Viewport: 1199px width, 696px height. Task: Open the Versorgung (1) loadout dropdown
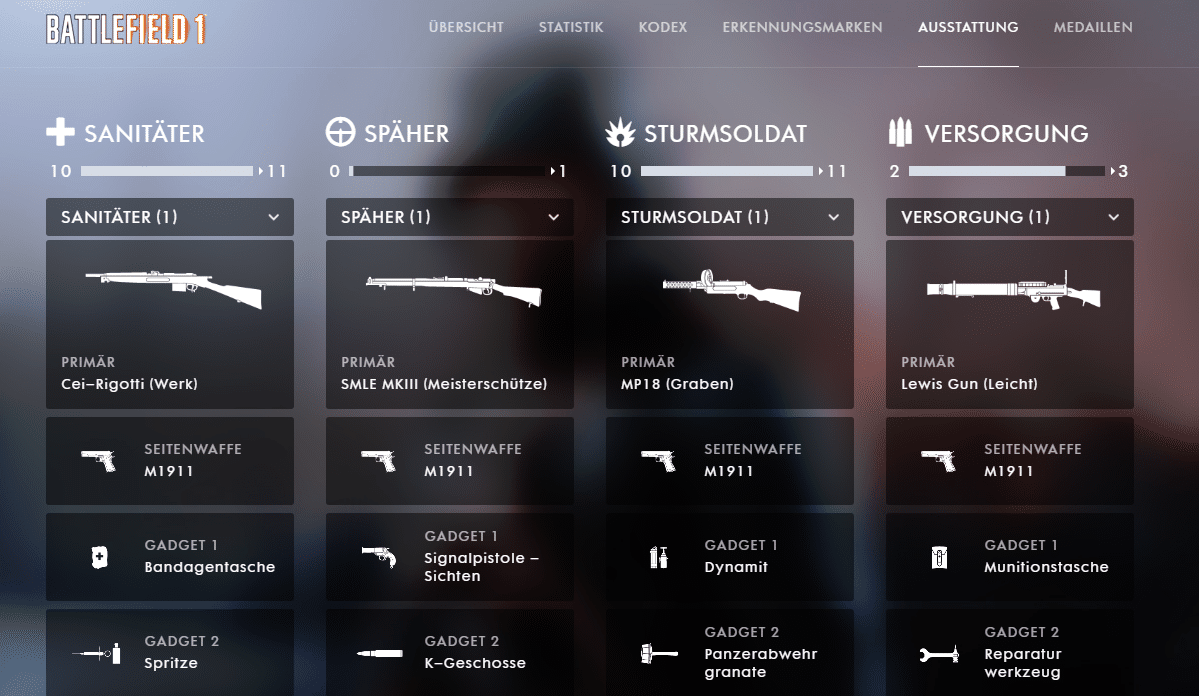pyautogui.click(x=1010, y=217)
